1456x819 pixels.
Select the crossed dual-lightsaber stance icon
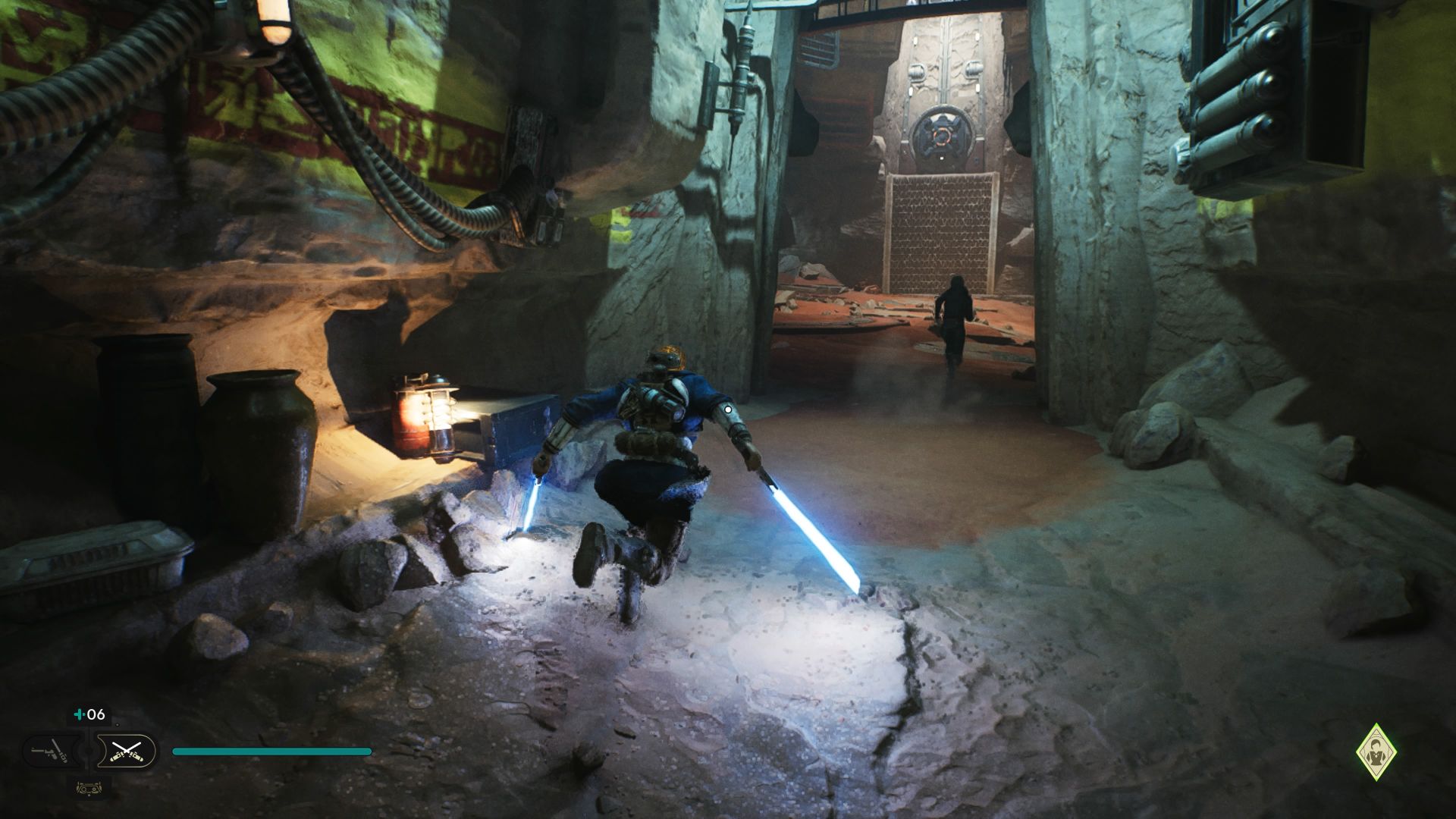click(x=125, y=751)
